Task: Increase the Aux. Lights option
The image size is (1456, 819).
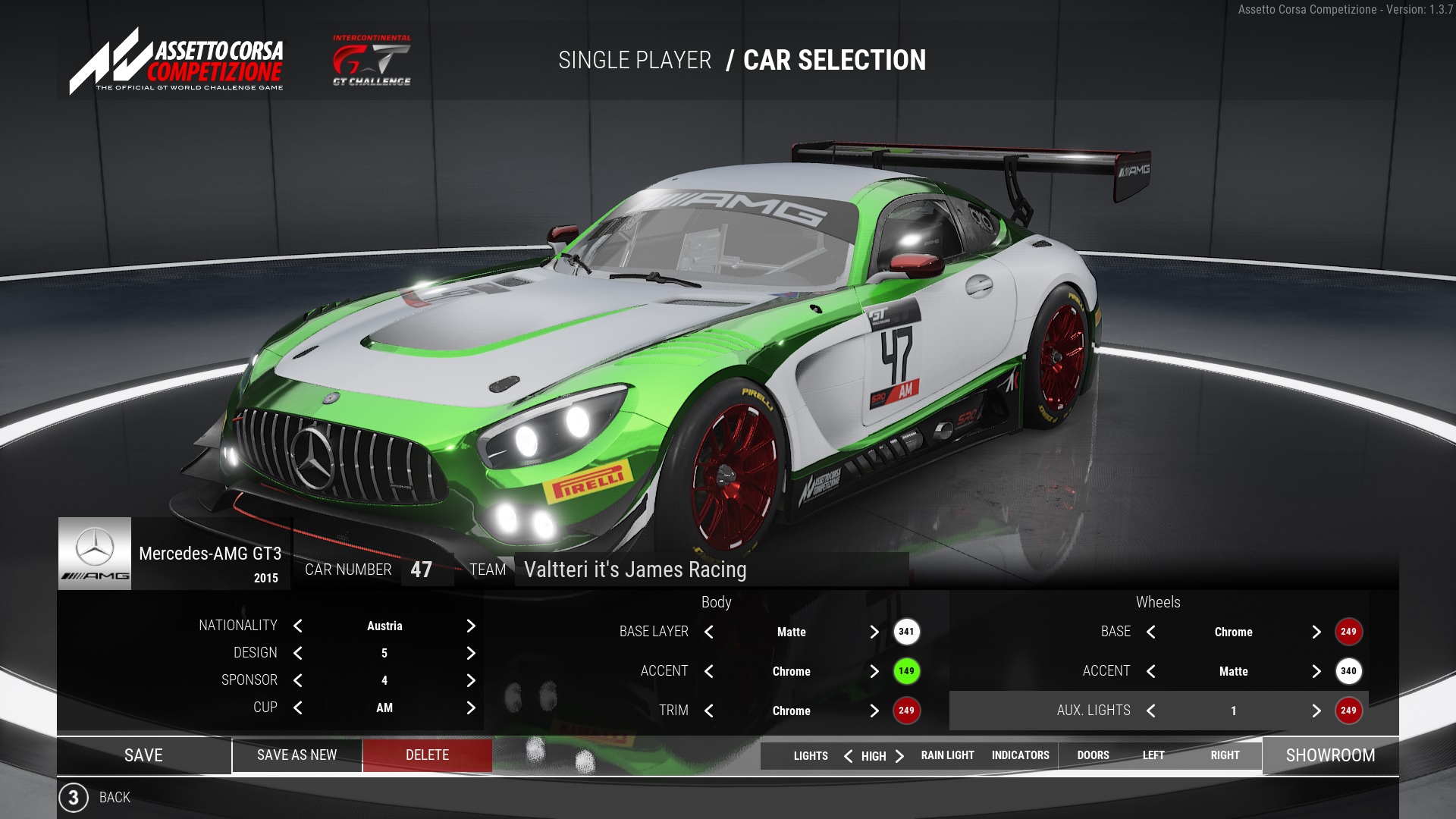Action: tap(1316, 711)
